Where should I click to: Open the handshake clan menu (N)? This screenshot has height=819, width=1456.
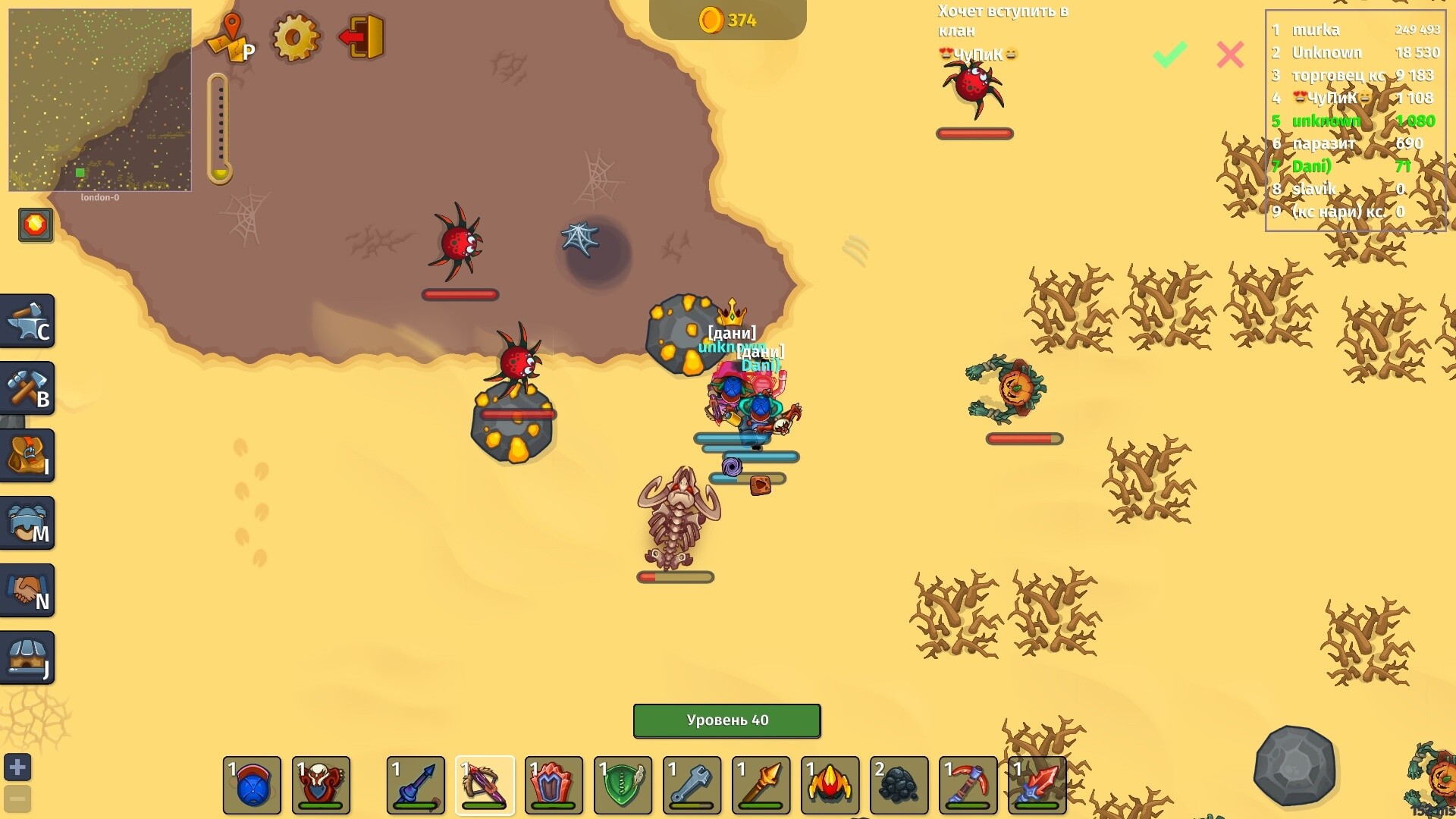[x=27, y=590]
